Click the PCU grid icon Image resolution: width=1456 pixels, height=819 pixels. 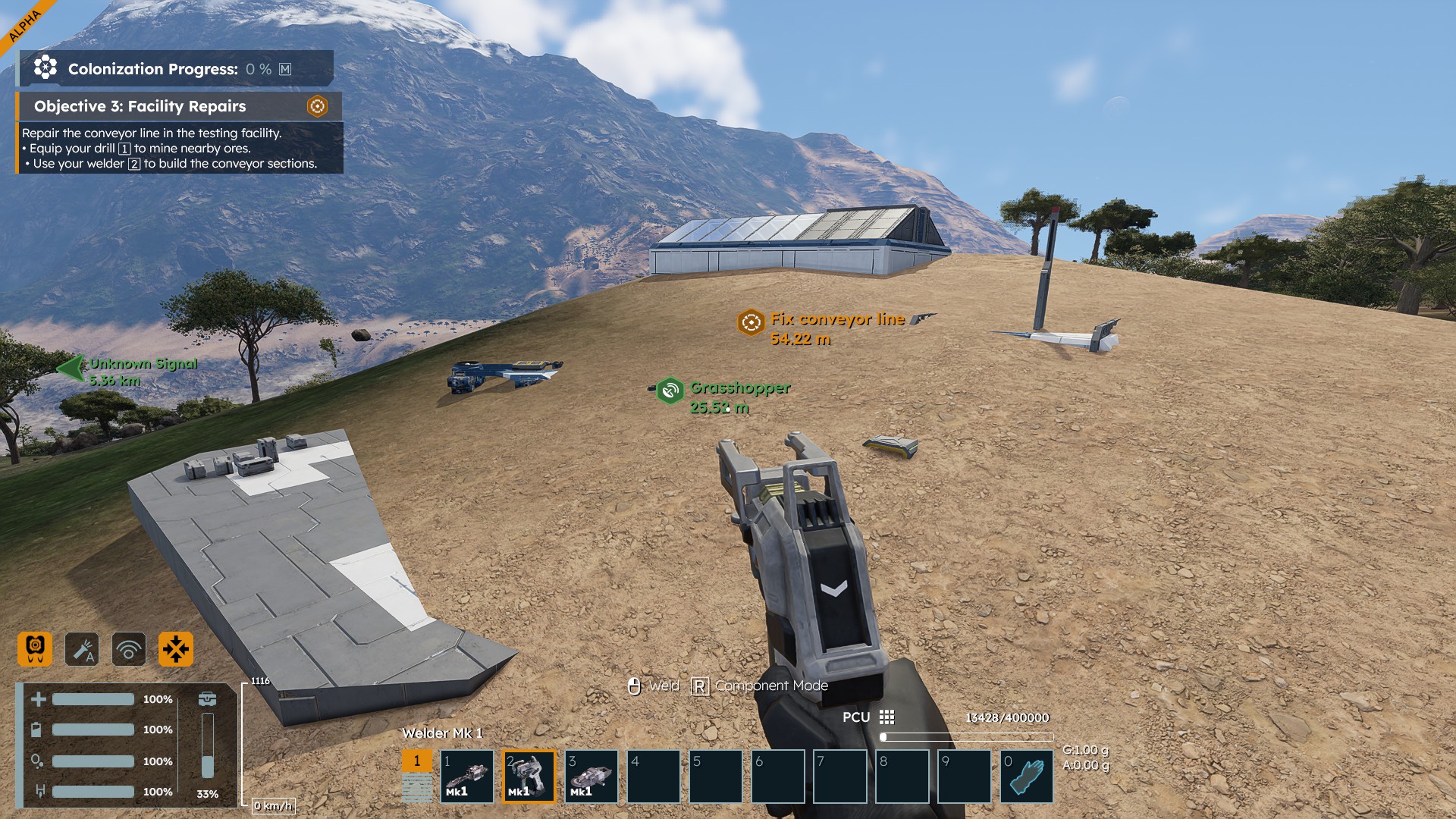click(886, 717)
